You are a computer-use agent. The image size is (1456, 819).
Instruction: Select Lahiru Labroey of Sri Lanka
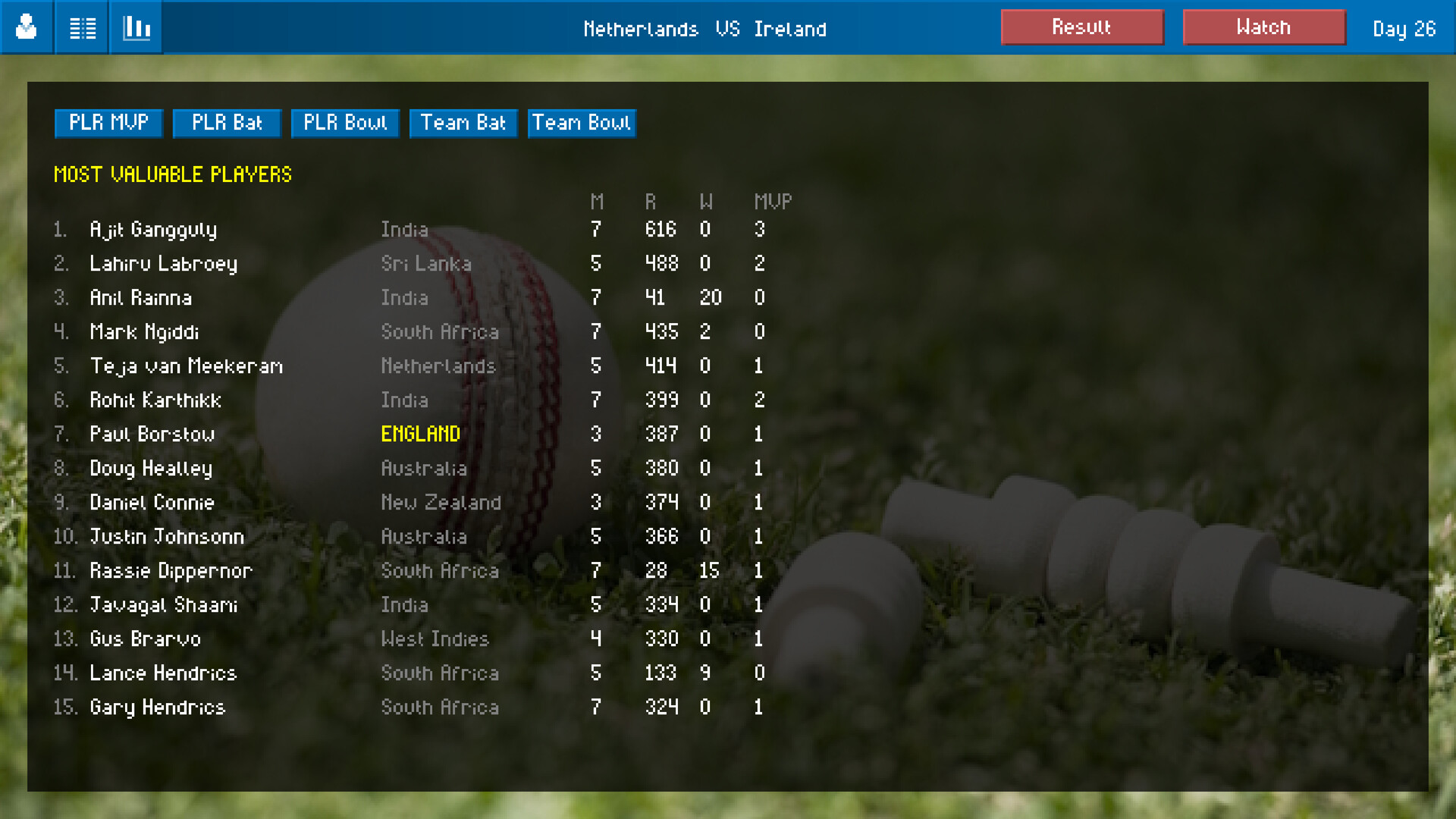coord(163,264)
